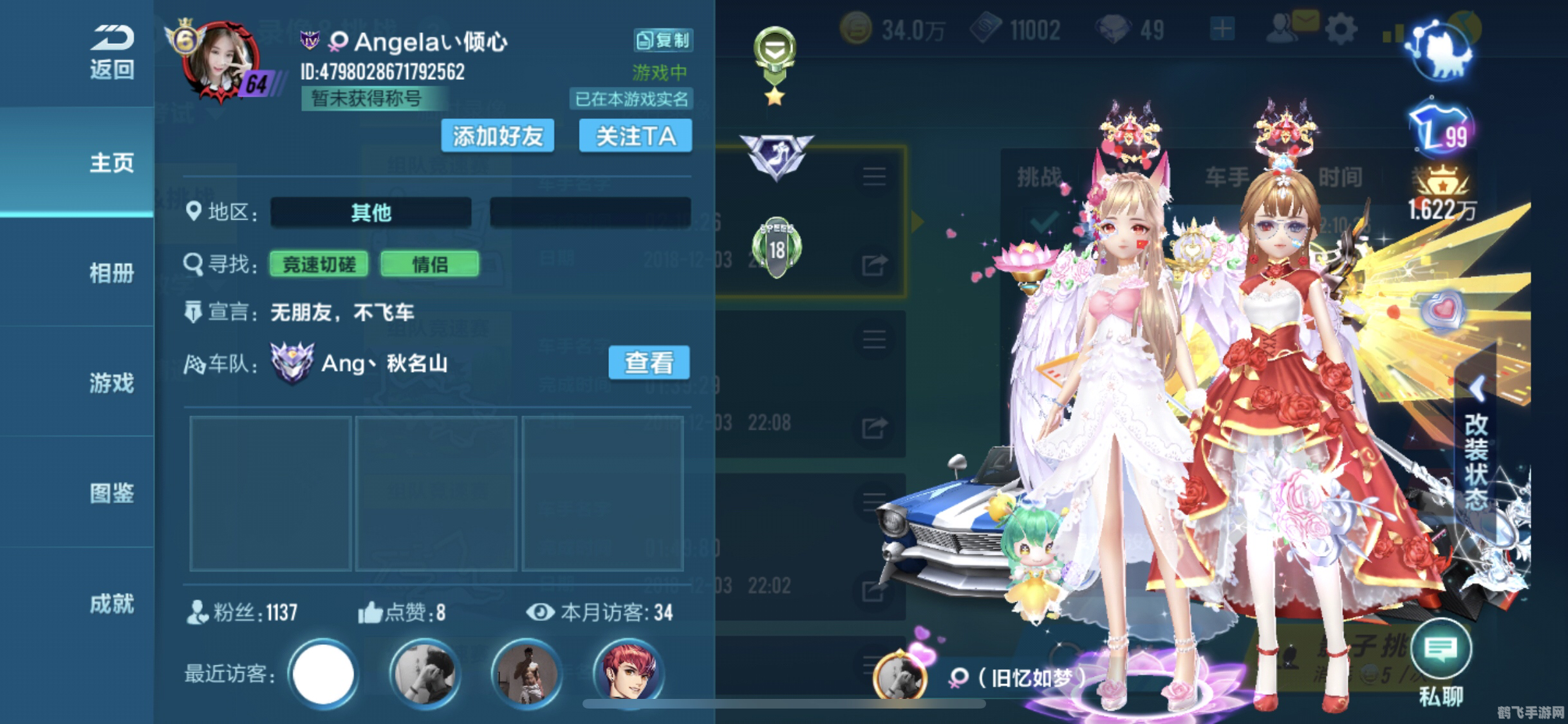Show the 成就 achievements tab
This screenshot has height=724, width=1568.
[111, 604]
